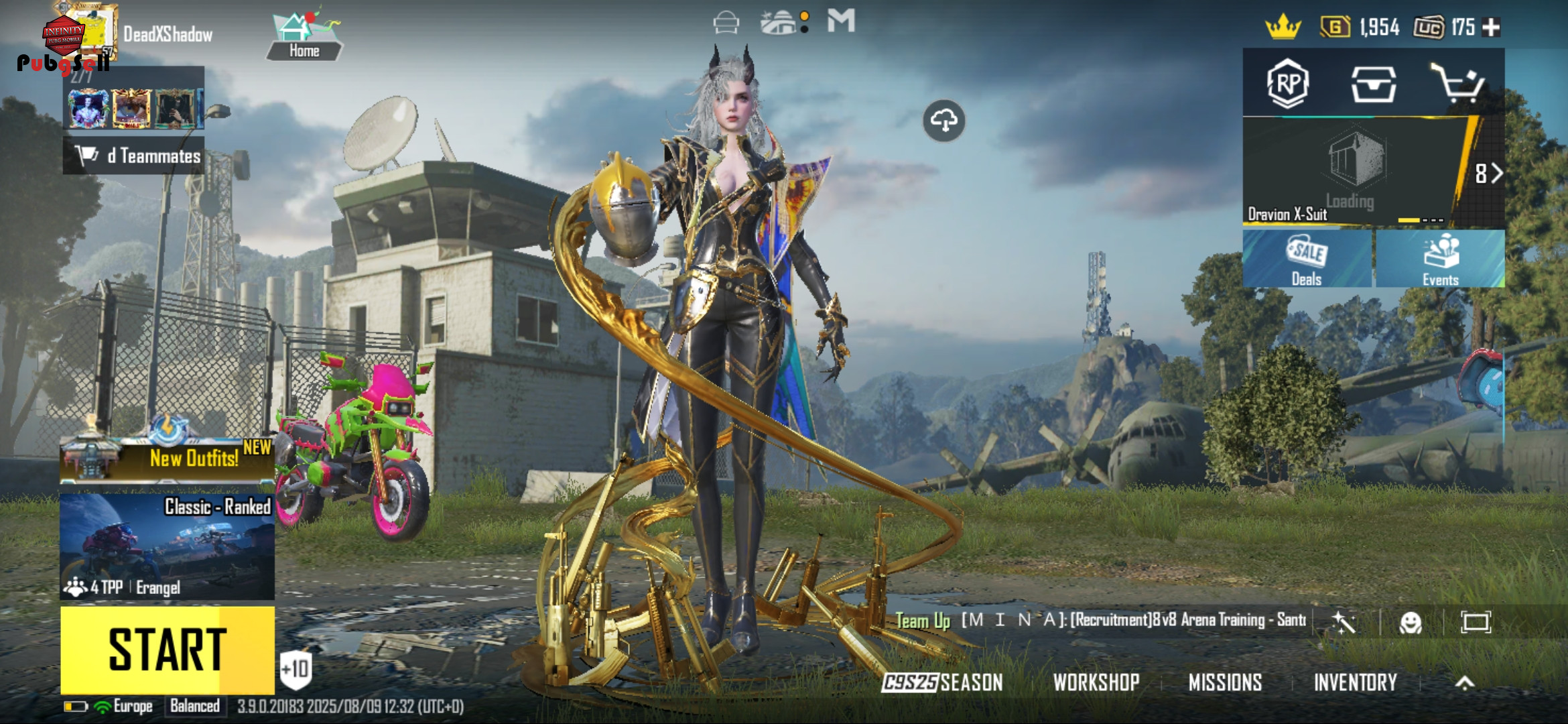The image size is (1568, 724).
Task: Open the Events section
Action: coord(1440,259)
